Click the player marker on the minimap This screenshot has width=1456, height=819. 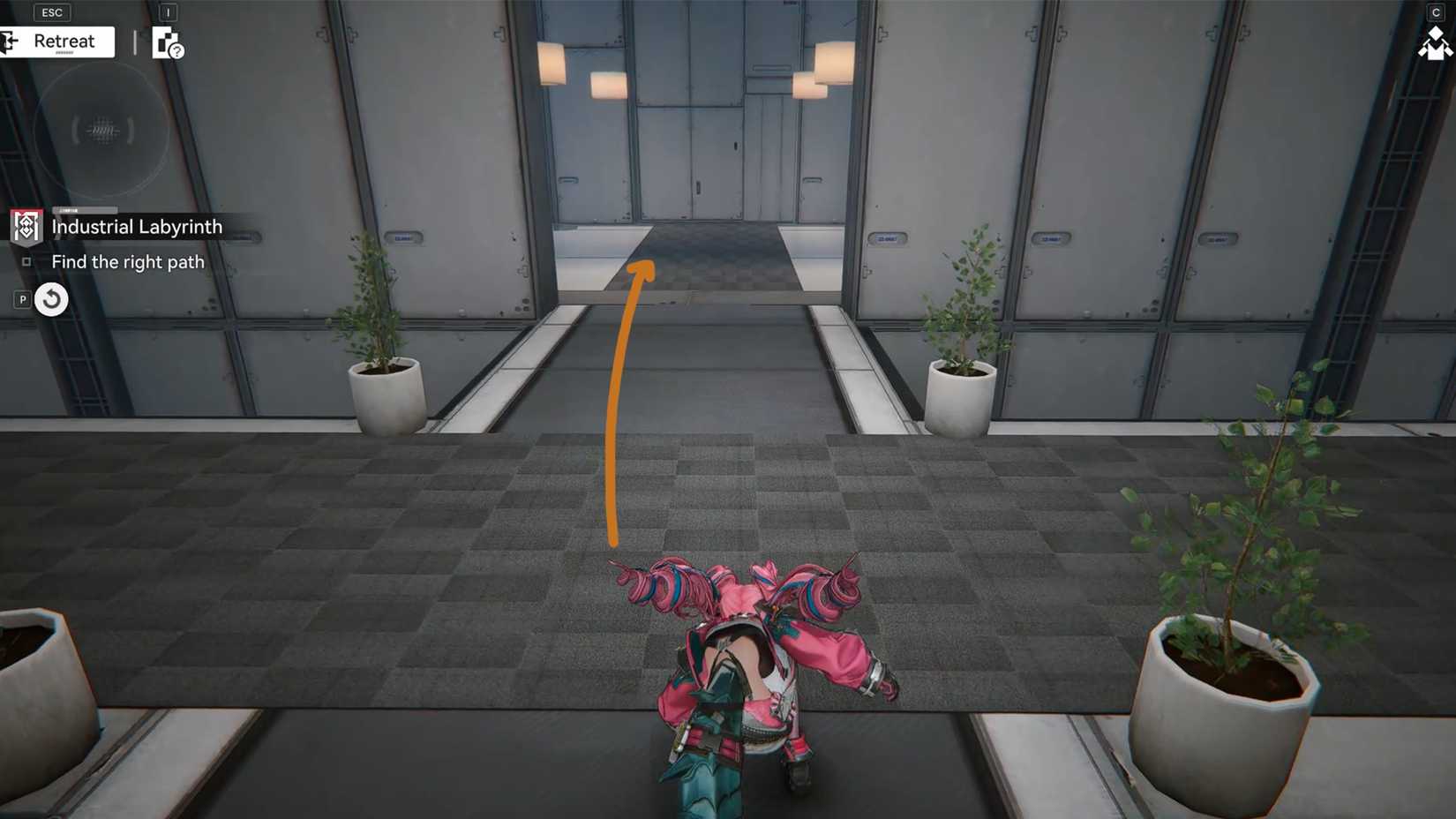101,131
